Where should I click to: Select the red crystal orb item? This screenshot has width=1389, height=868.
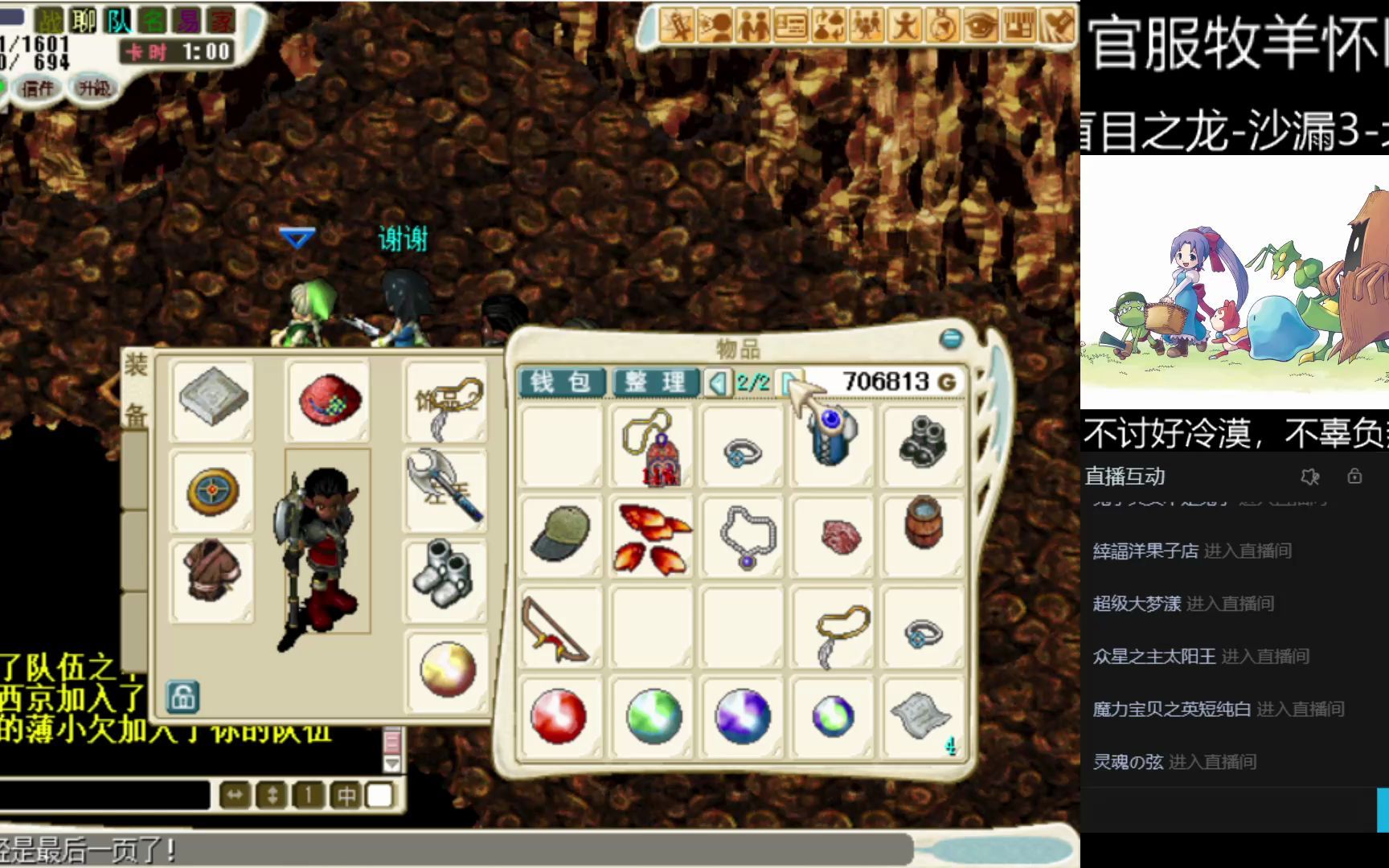[x=559, y=715]
